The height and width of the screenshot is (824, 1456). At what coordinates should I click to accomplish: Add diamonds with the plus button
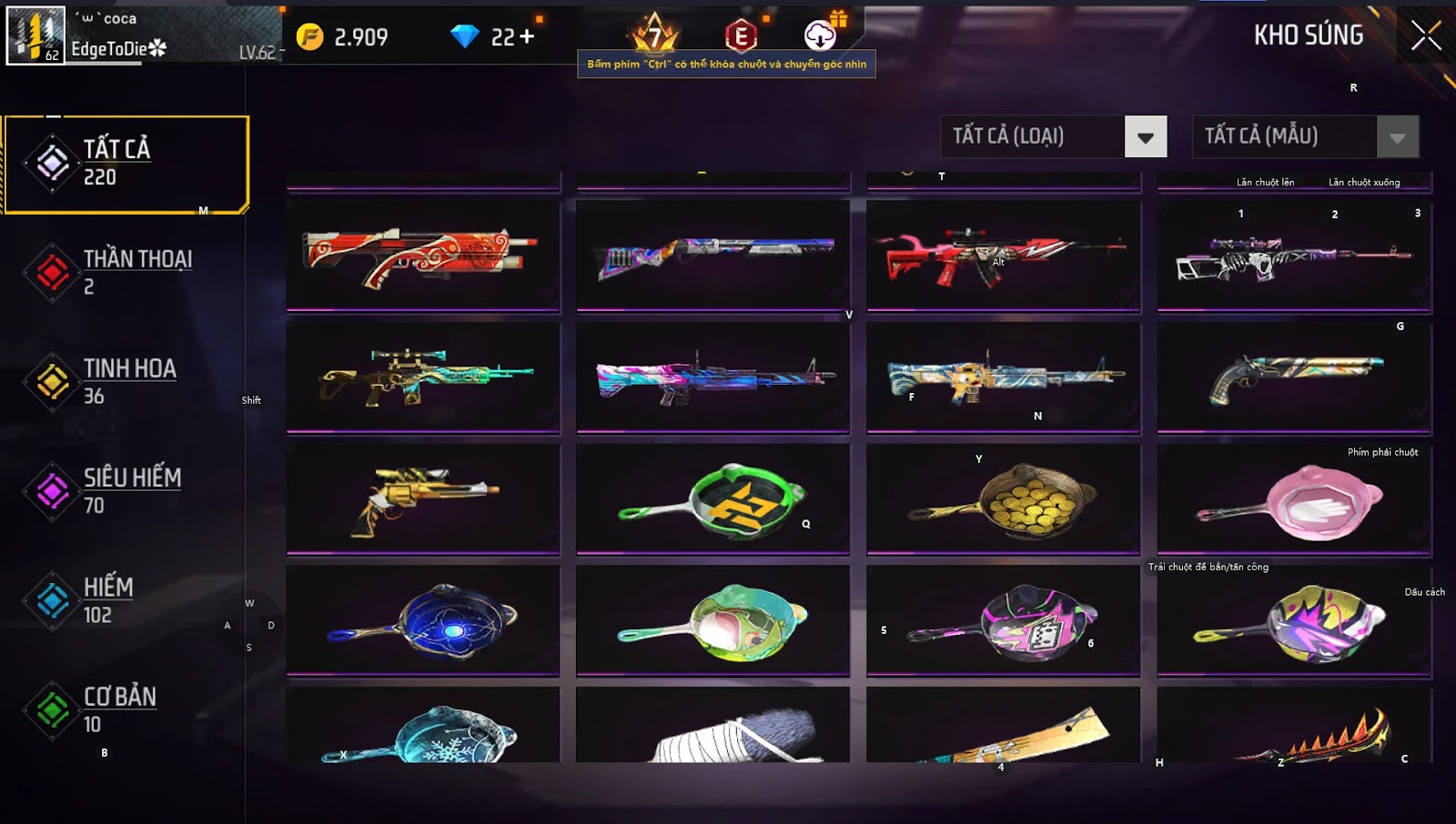click(x=527, y=37)
